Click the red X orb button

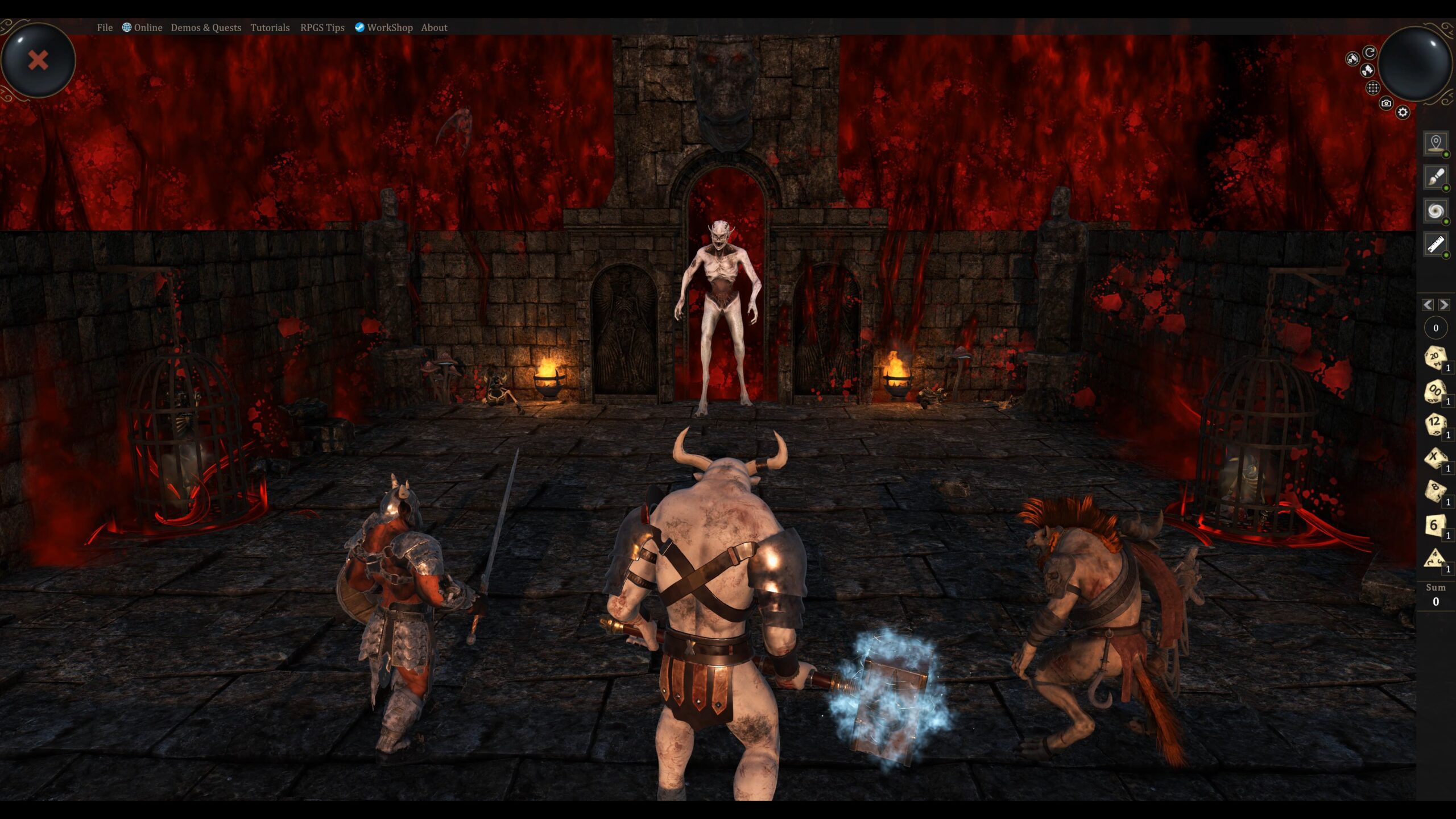pos(38,60)
